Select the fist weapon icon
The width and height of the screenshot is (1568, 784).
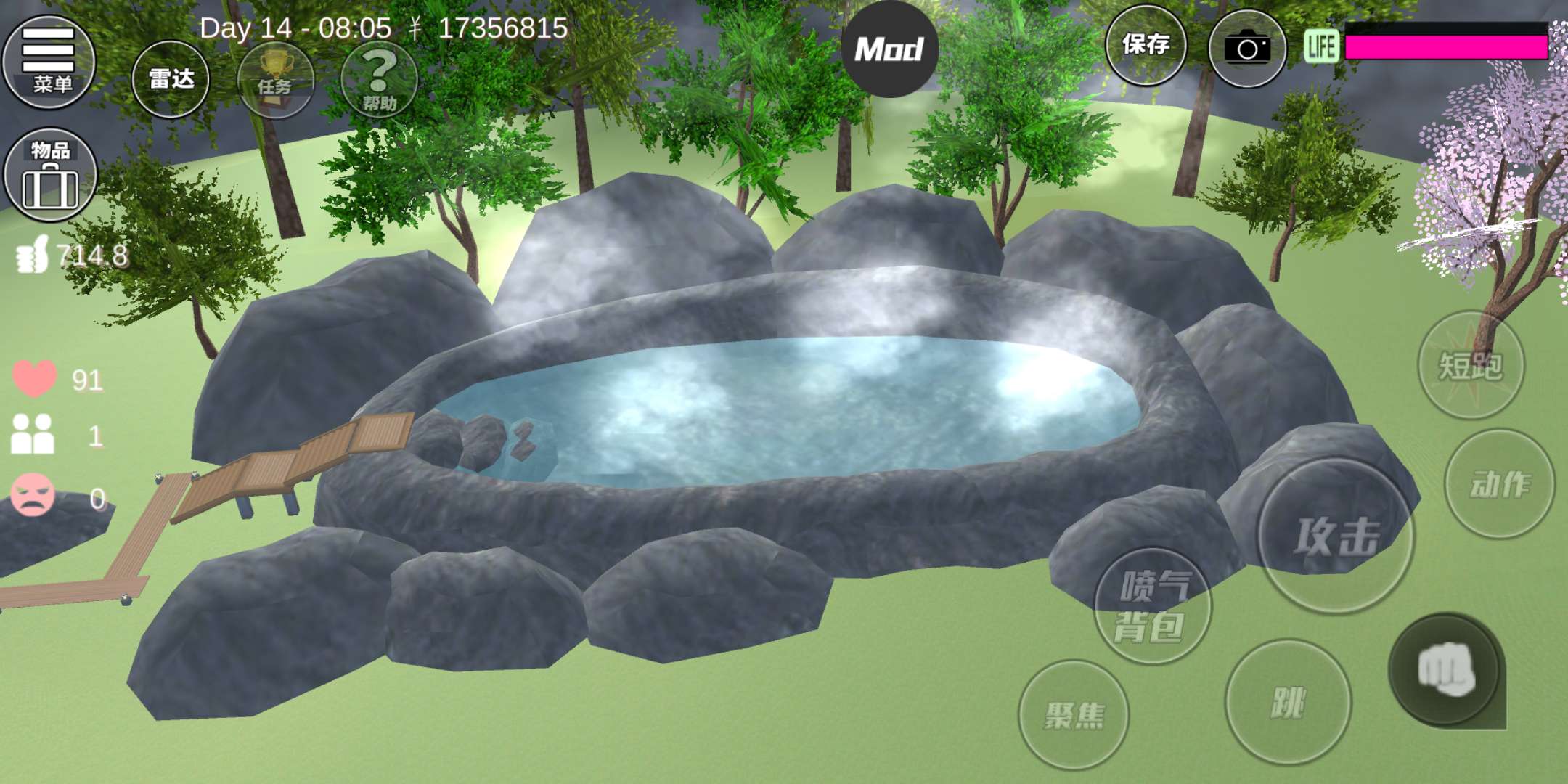click(x=1445, y=670)
